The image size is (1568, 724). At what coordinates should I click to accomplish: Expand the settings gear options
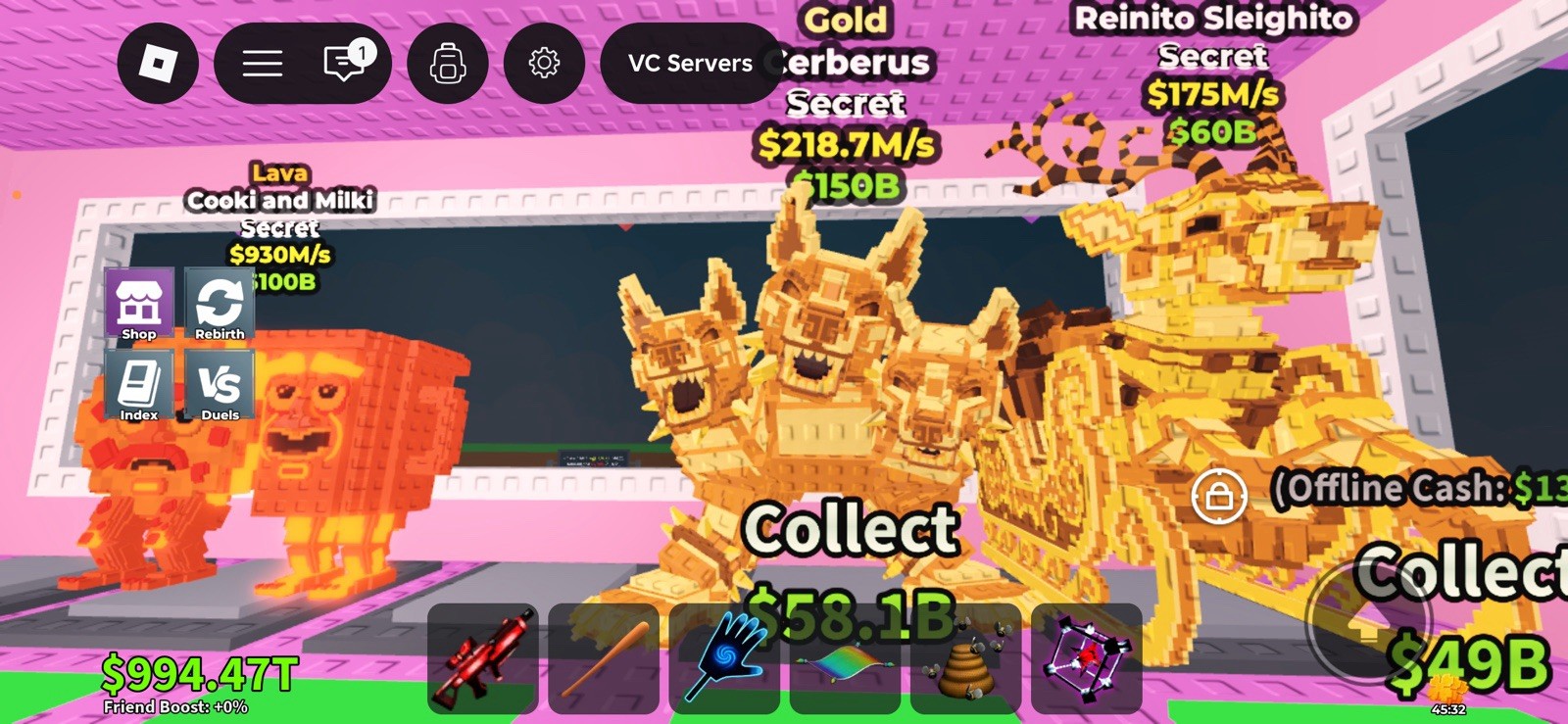coord(545,62)
